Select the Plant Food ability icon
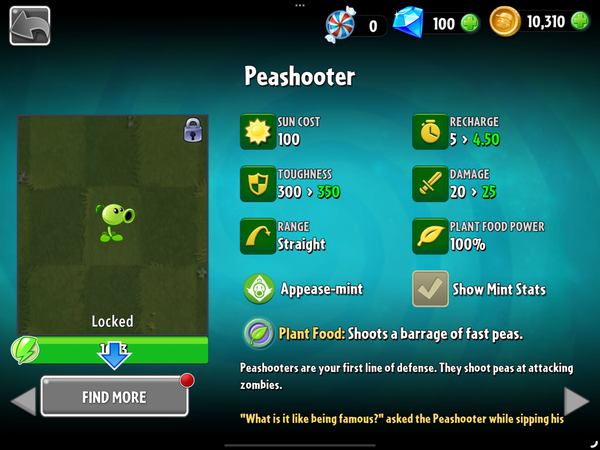 259,332
